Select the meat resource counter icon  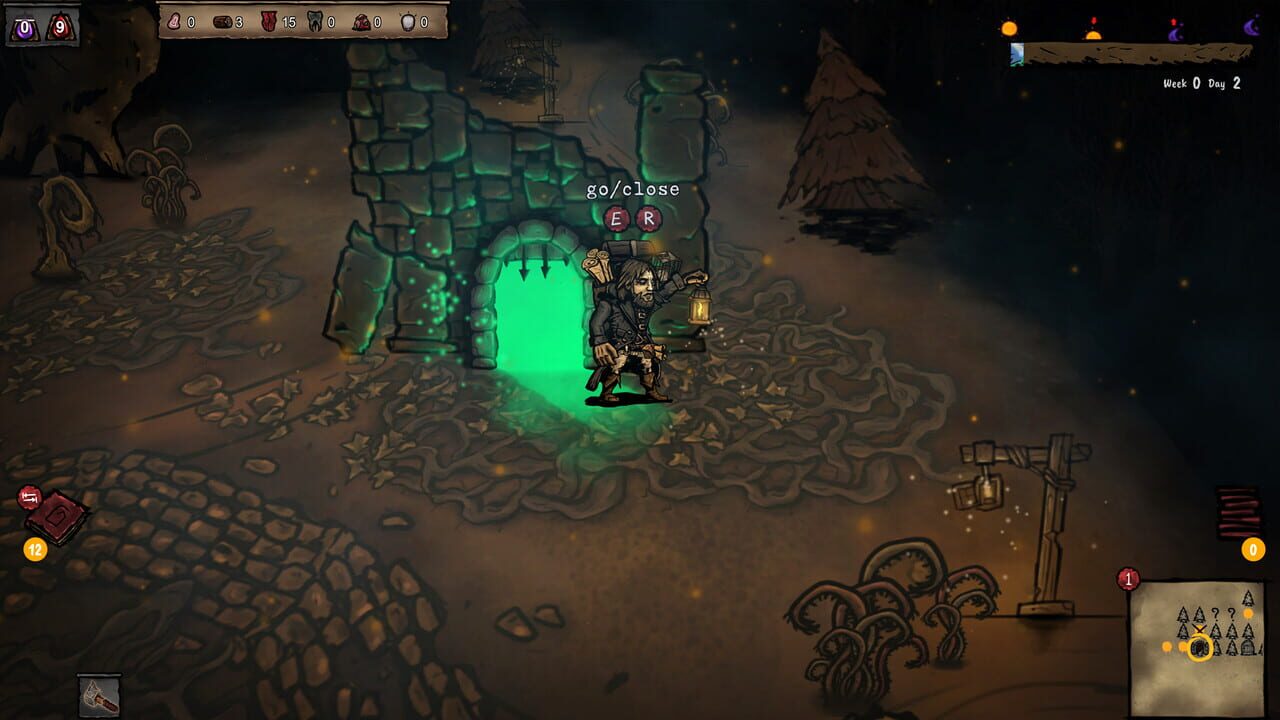pyautogui.click(x=174, y=21)
